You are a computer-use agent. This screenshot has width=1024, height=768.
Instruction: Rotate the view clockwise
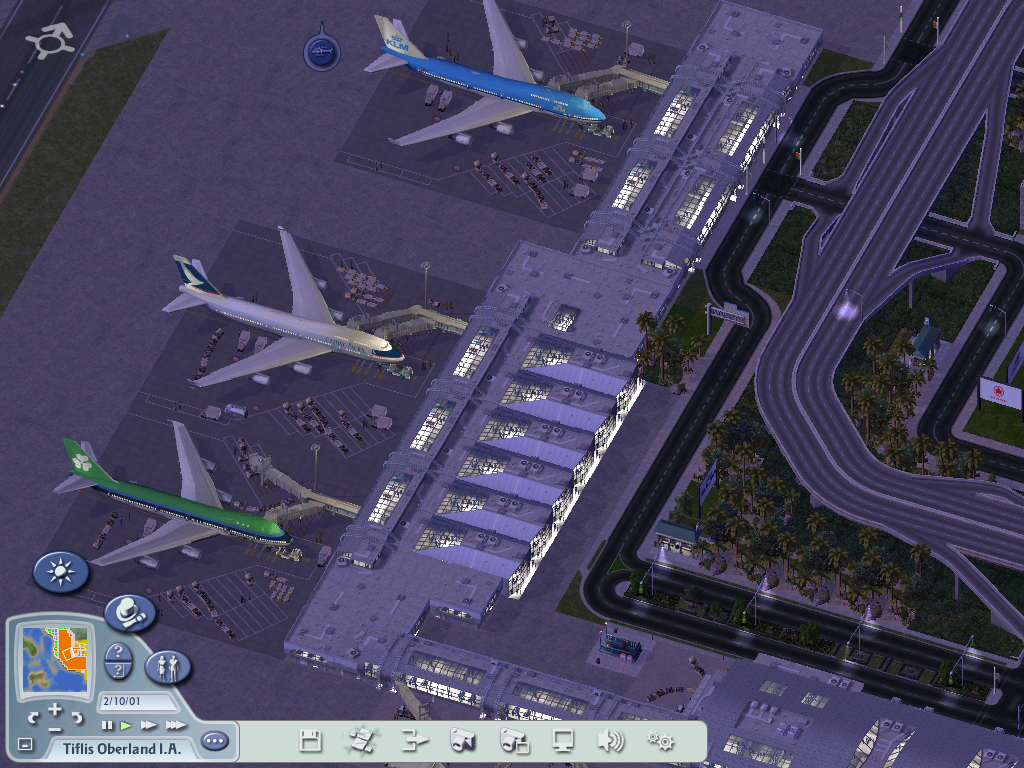(x=78, y=717)
